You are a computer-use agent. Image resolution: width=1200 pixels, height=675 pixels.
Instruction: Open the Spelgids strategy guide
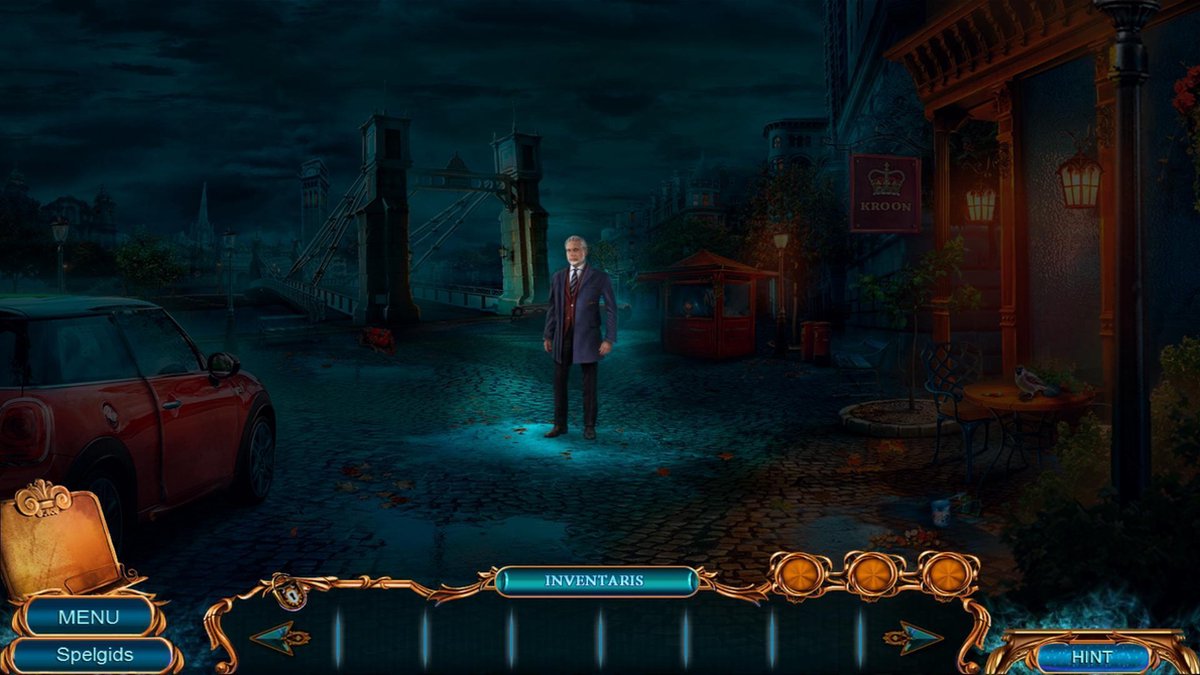point(94,655)
